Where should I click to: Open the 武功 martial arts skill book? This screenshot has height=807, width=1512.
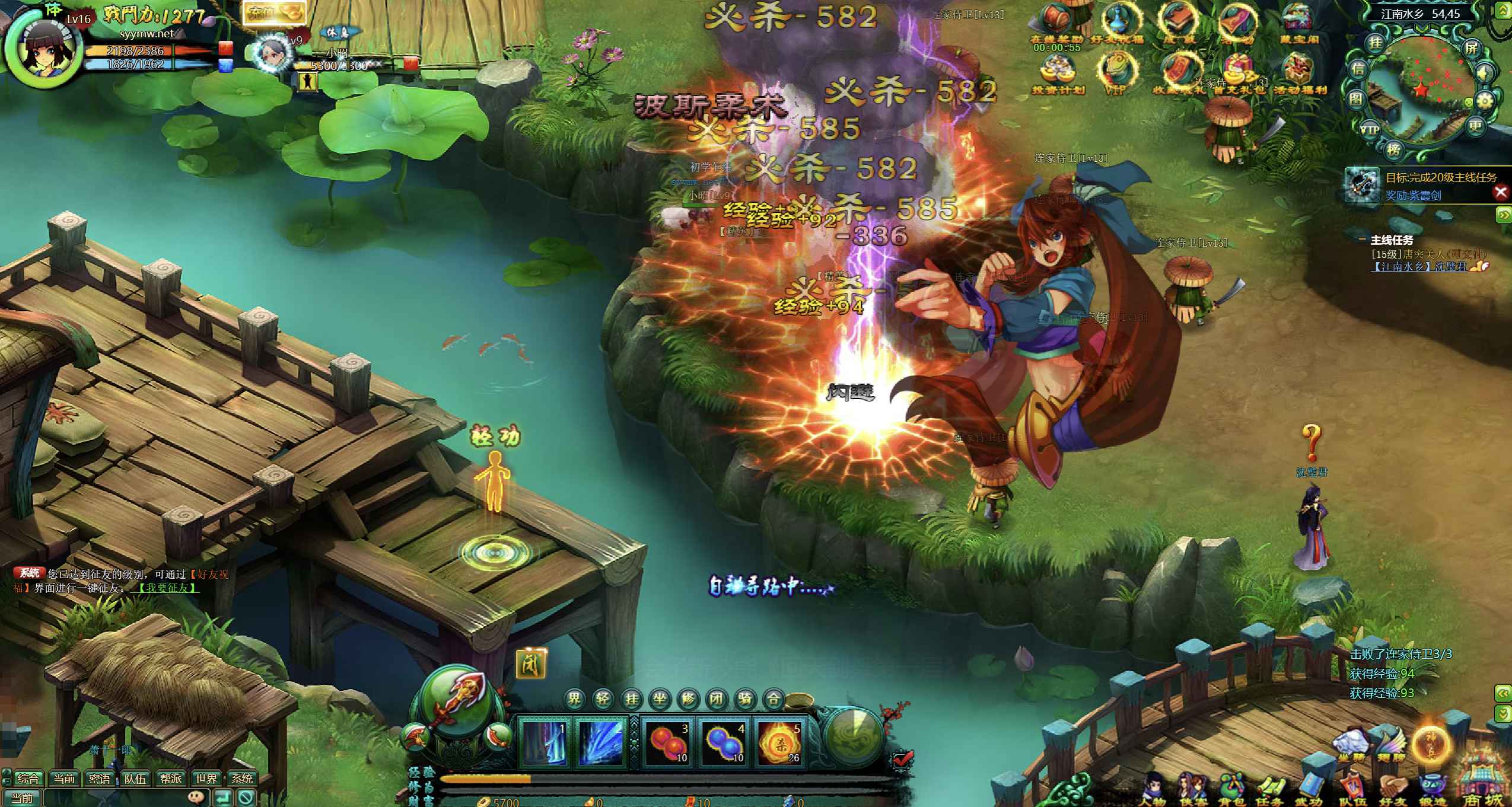(1309, 789)
